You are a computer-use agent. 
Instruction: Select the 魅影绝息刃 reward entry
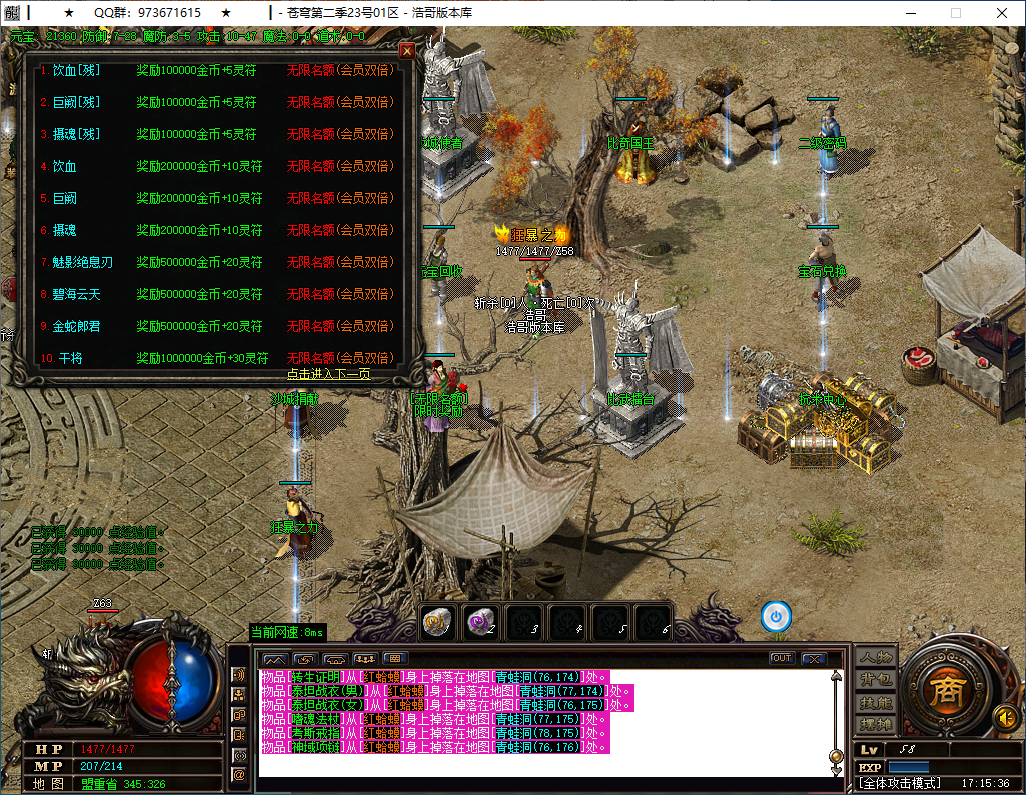[83, 262]
